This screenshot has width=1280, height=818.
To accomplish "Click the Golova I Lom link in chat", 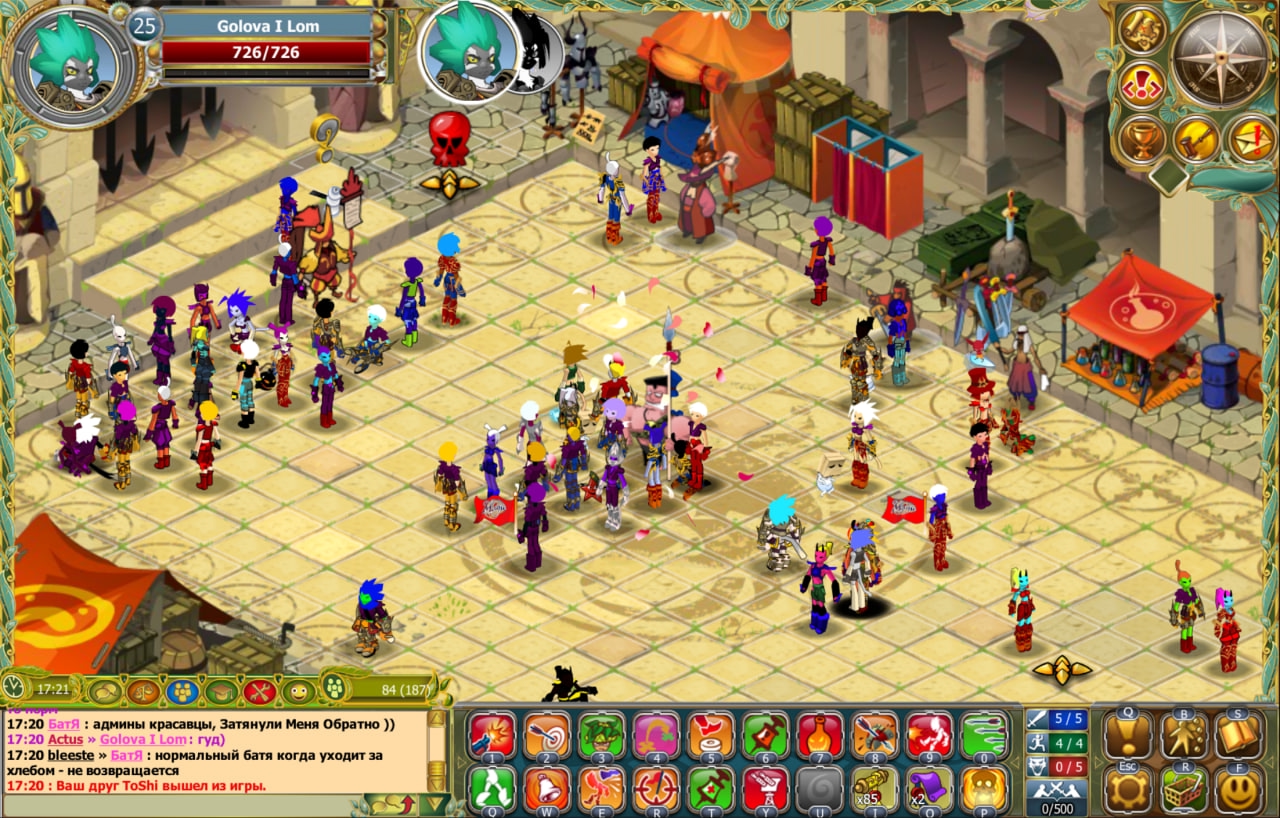I will click(141, 739).
